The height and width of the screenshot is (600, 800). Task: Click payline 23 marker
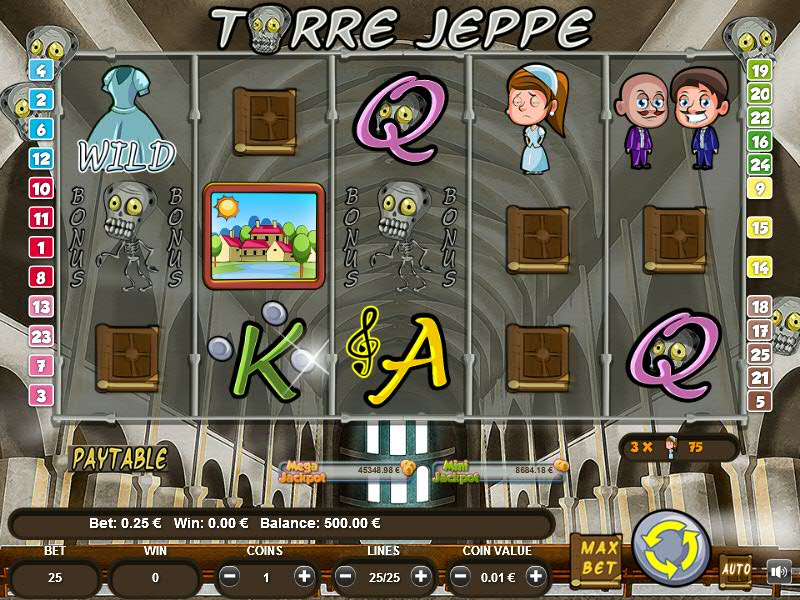tap(42, 336)
